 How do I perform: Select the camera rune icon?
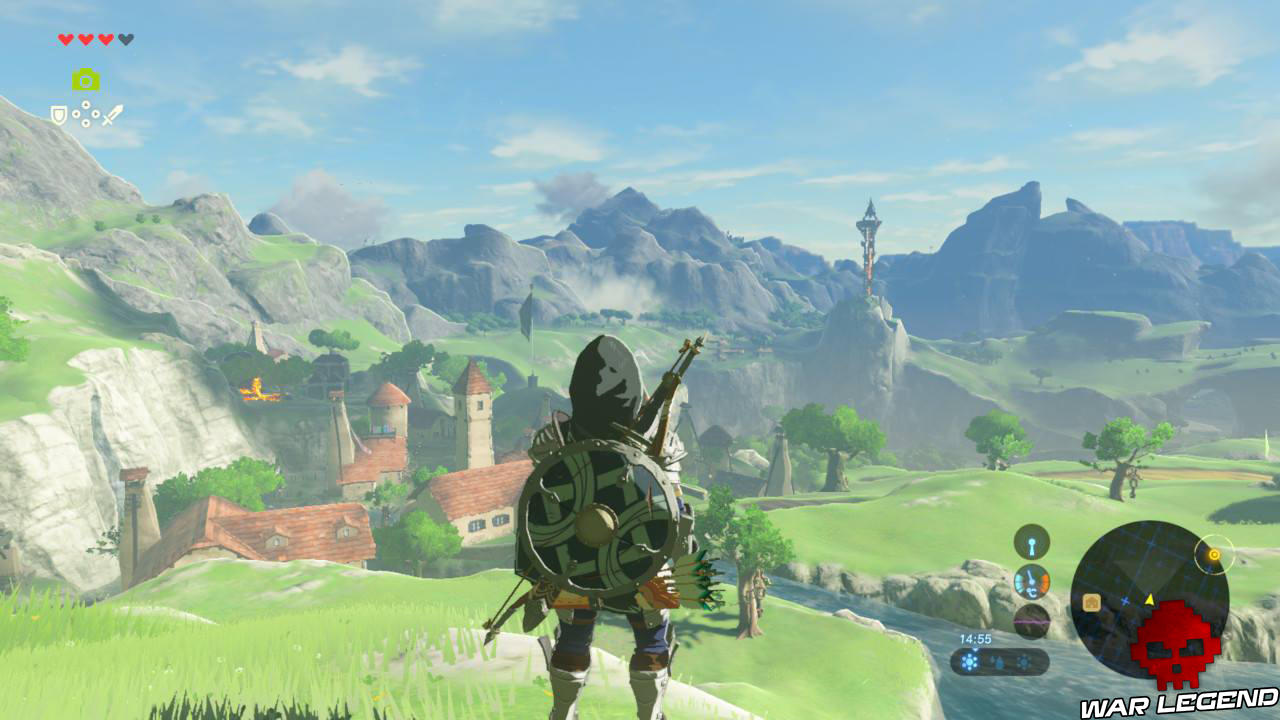86,79
